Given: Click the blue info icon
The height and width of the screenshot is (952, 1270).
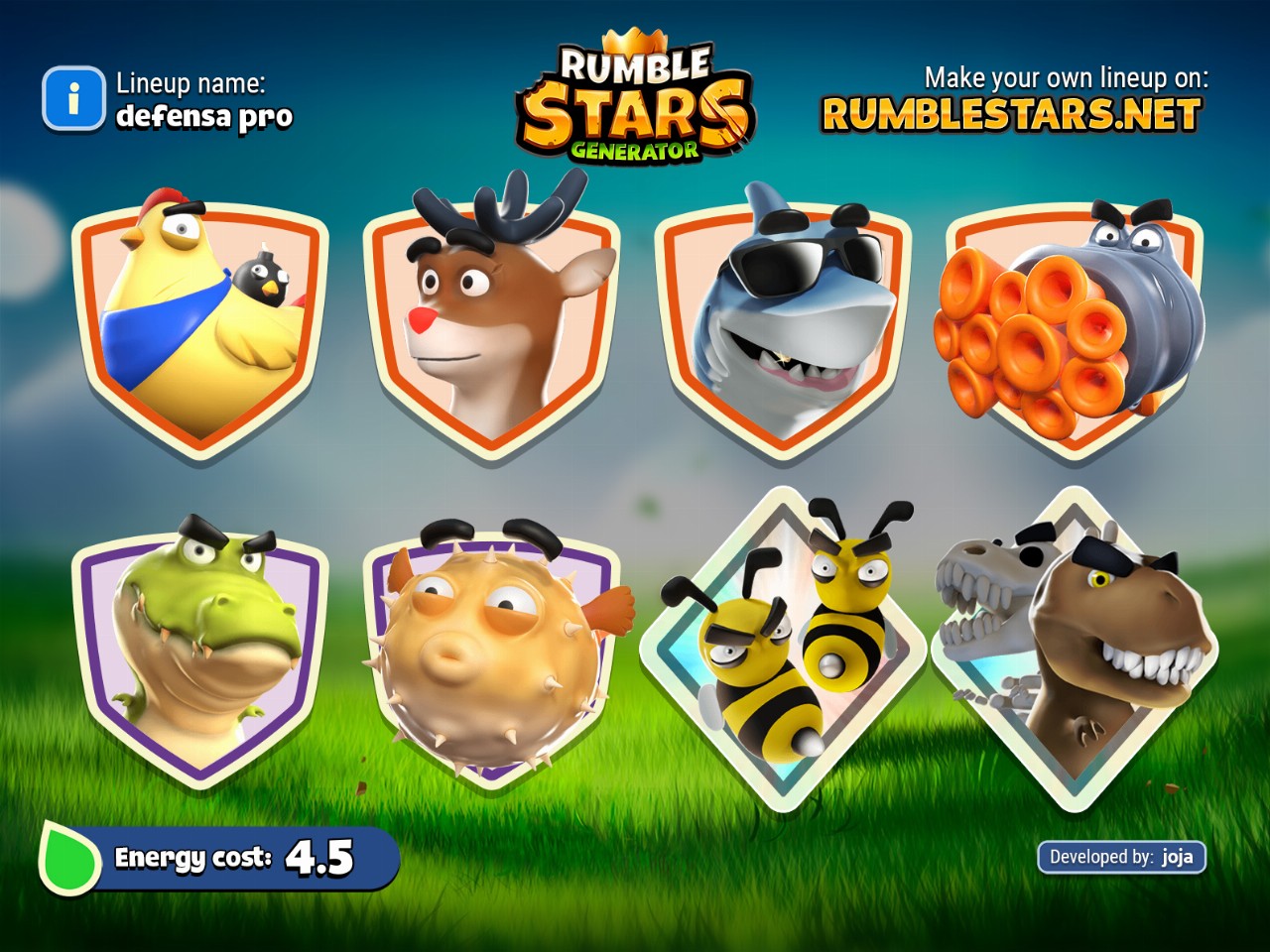Looking at the screenshot, I should coord(72,99).
